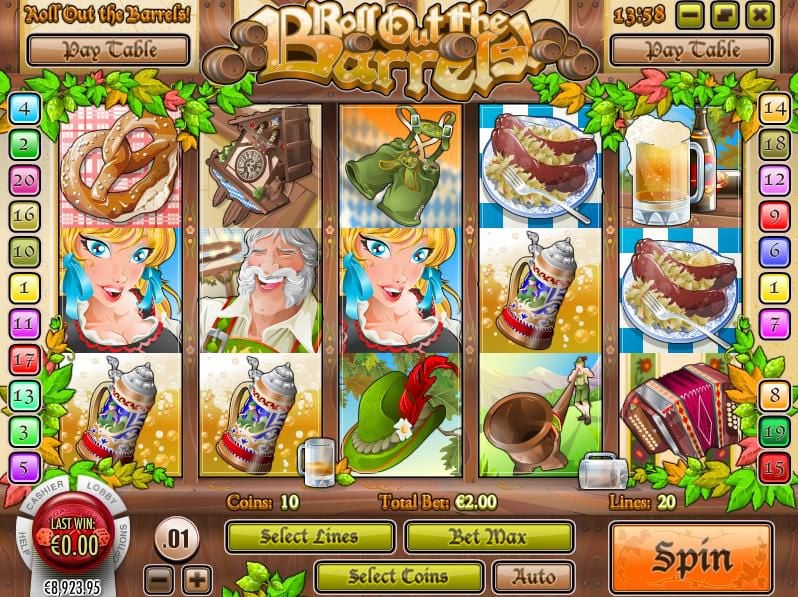Open Select Lines
Screen dimensions: 798x597
pos(311,537)
